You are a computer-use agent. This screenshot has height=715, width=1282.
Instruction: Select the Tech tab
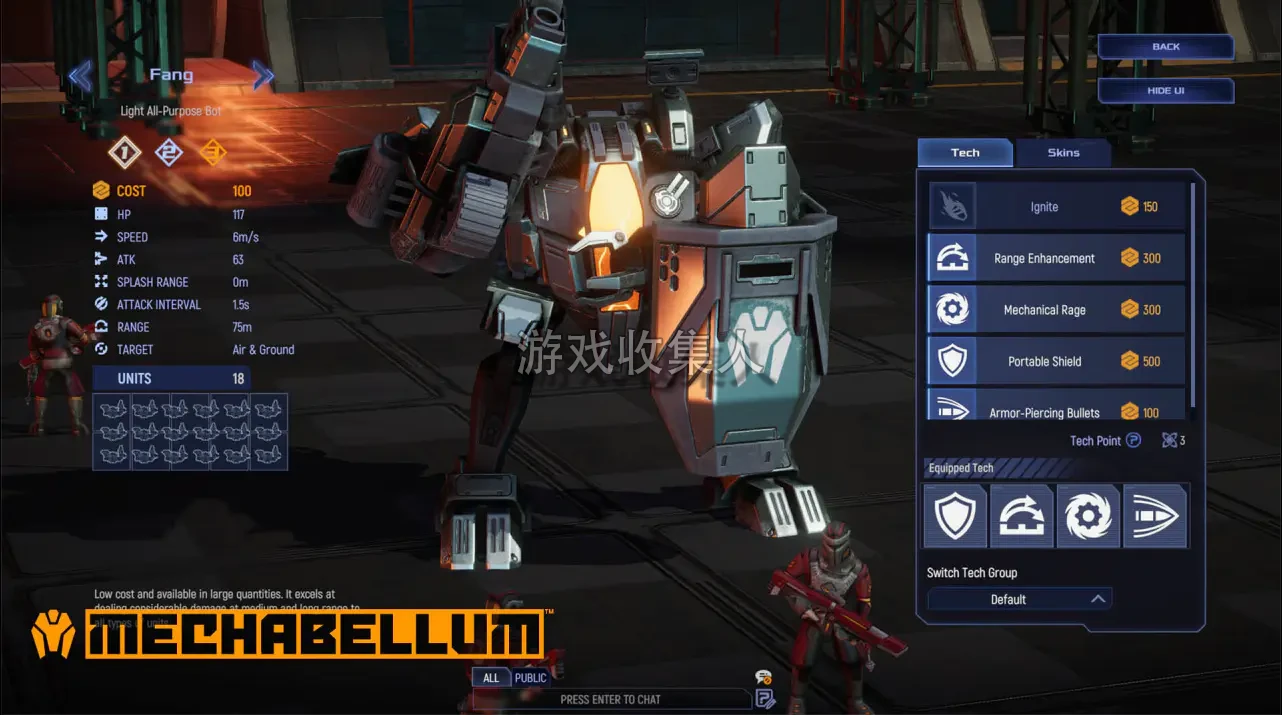(x=965, y=153)
